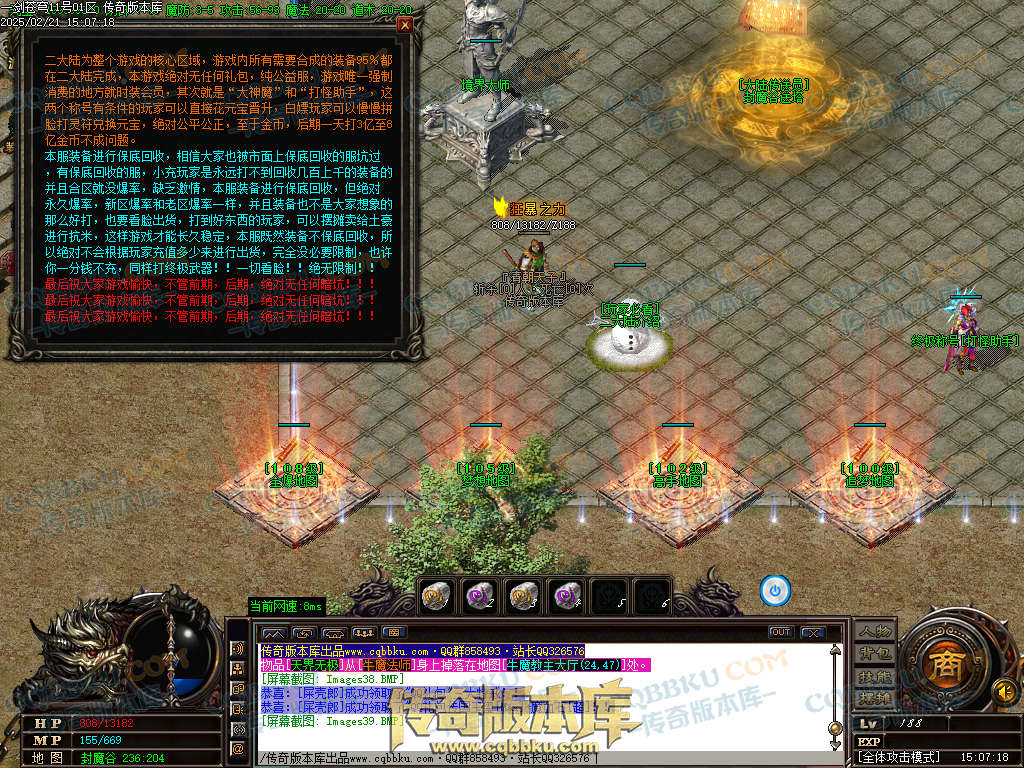Screen dimensions: 1024x768
Task: Click the X button beside OUT
Action: point(812,632)
